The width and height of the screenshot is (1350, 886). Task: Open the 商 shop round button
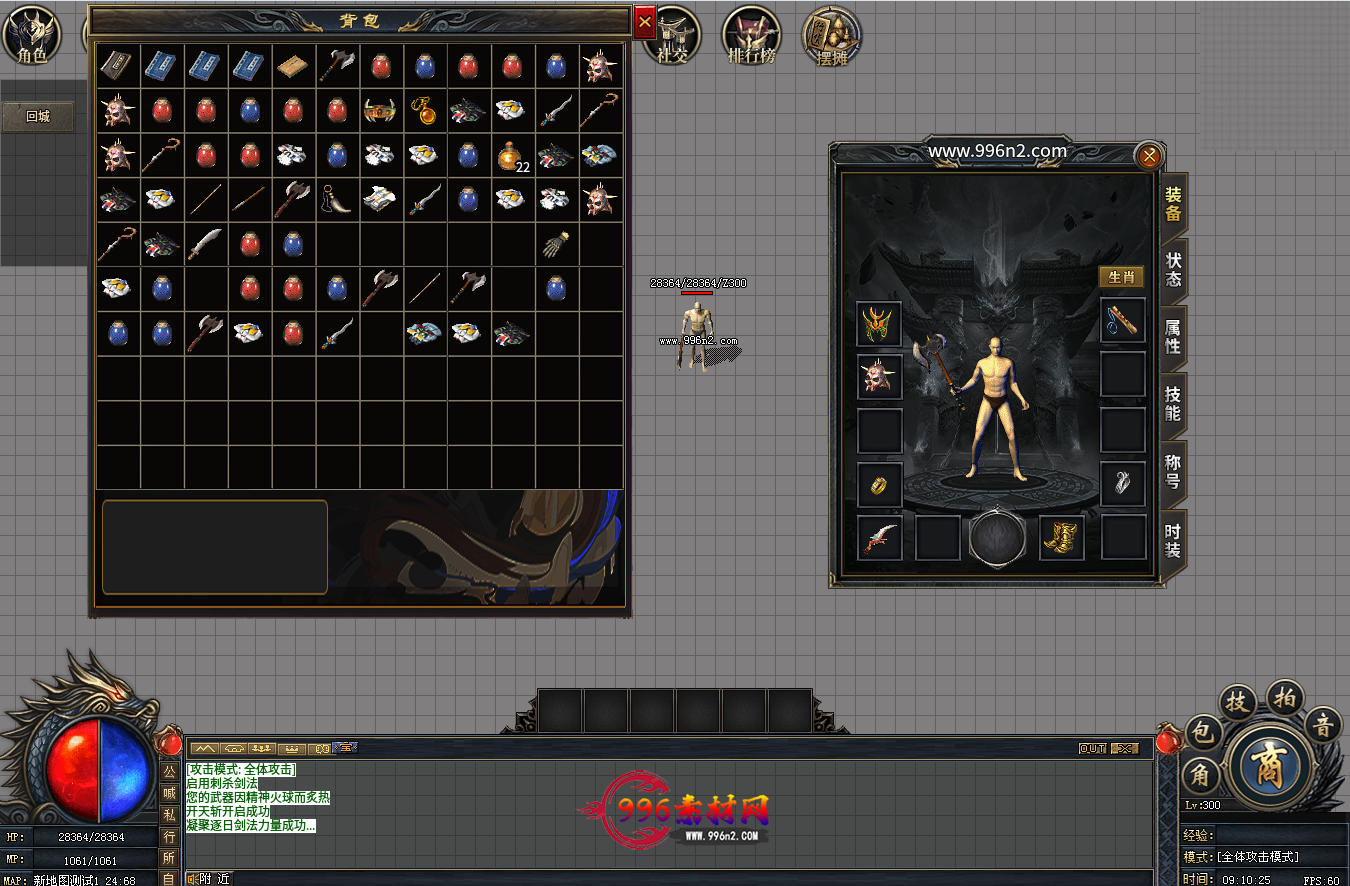pyautogui.click(x=1270, y=766)
